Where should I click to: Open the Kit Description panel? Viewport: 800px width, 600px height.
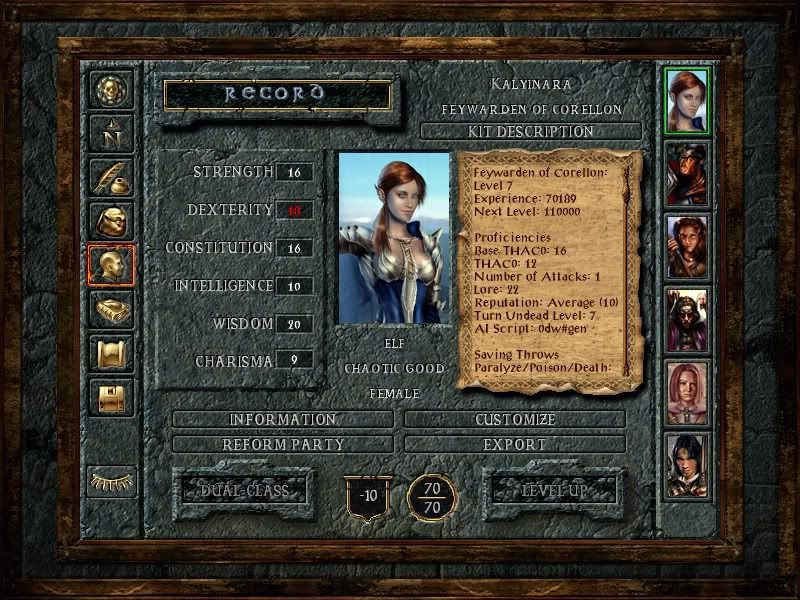[x=530, y=131]
